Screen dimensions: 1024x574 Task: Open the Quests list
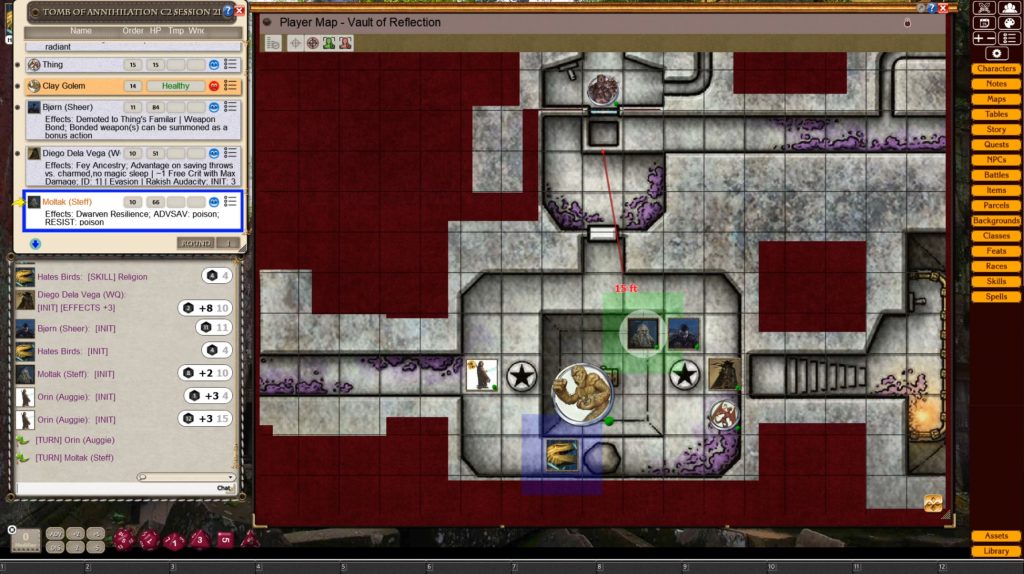pyautogui.click(x=996, y=145)
